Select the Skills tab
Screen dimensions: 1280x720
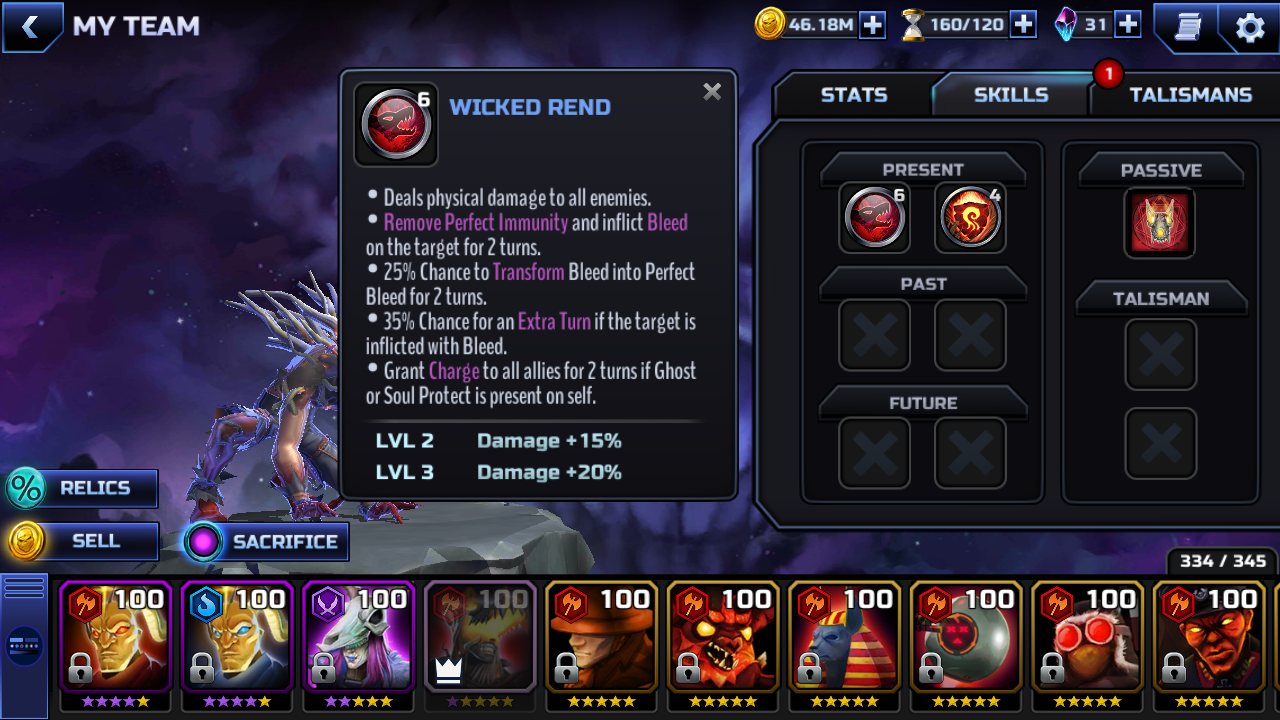[1010, 95]
